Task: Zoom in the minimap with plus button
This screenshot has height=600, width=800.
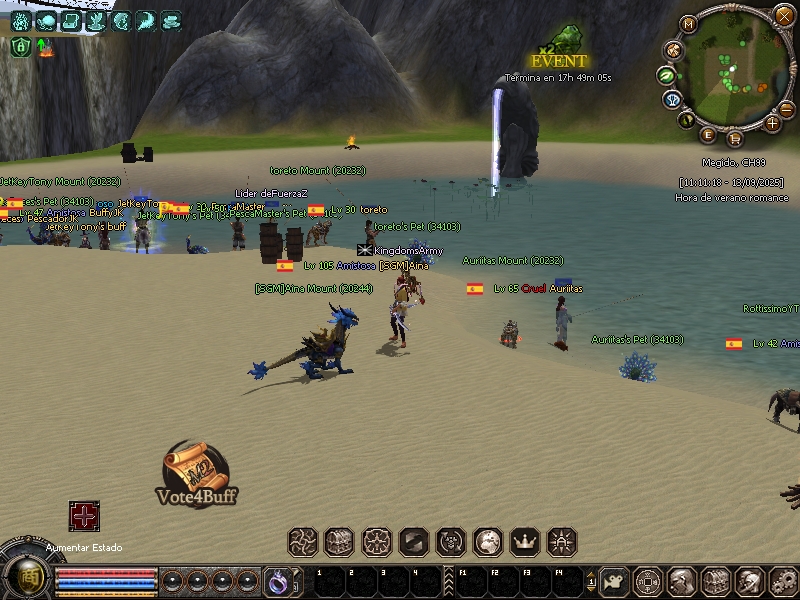Action: pos(772,123)
